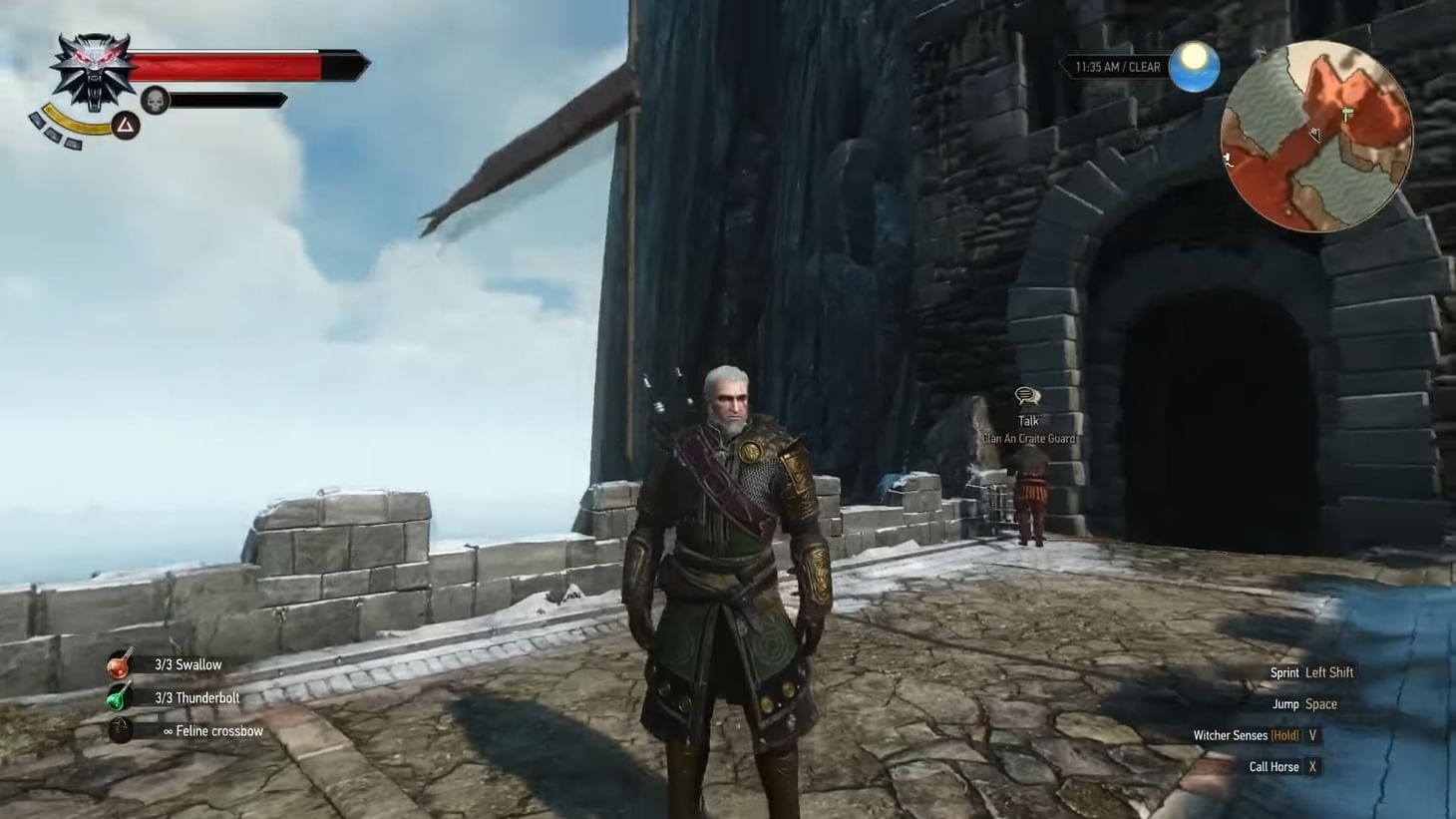Click the moon phase icon beside the clock

point(1194,66)
